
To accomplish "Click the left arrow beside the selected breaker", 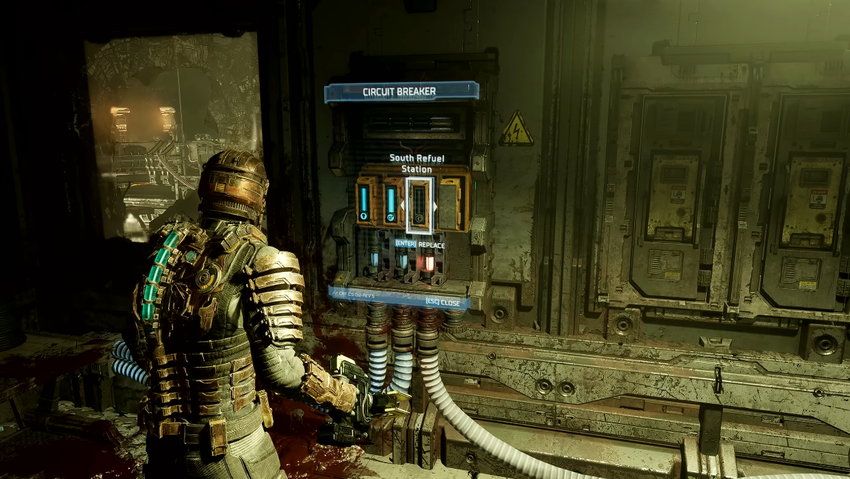I will [x=402, y=207].
